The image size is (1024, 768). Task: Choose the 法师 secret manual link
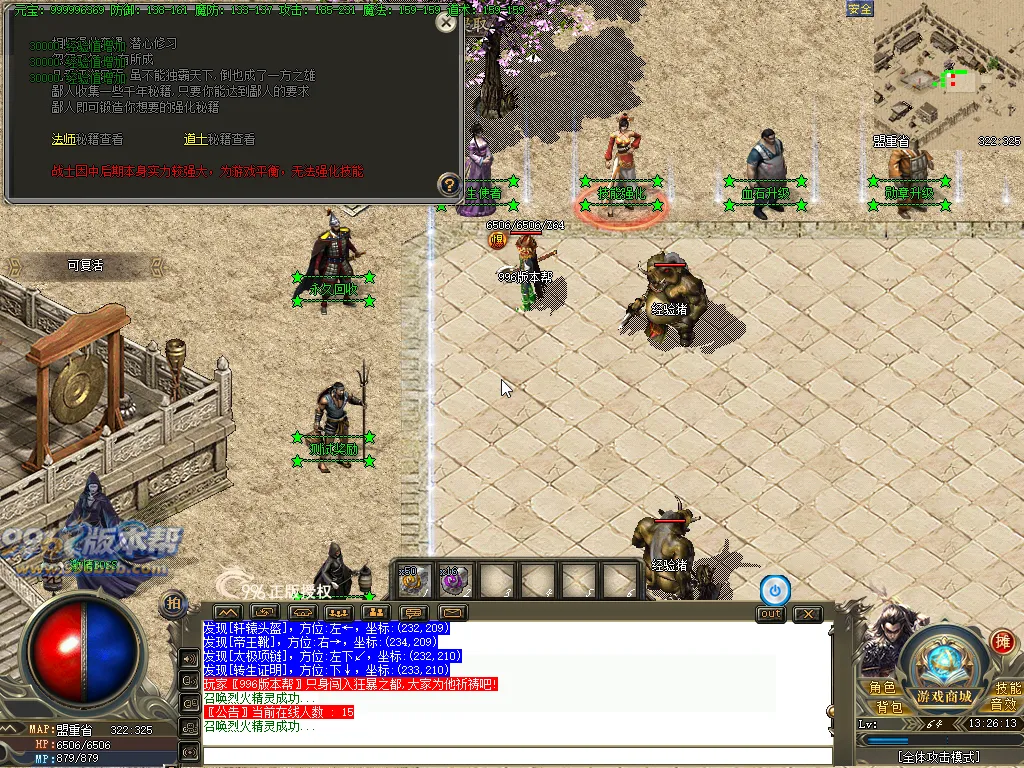(64, 140)
